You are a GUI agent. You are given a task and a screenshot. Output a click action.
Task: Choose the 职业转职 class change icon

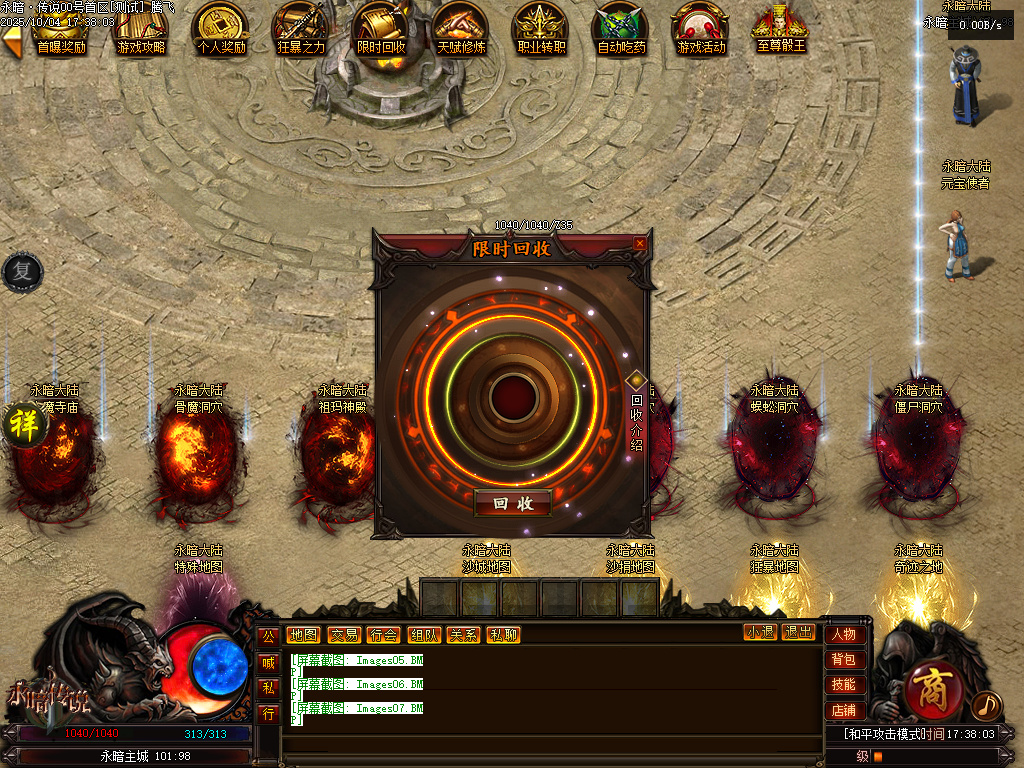click(541, 28)
